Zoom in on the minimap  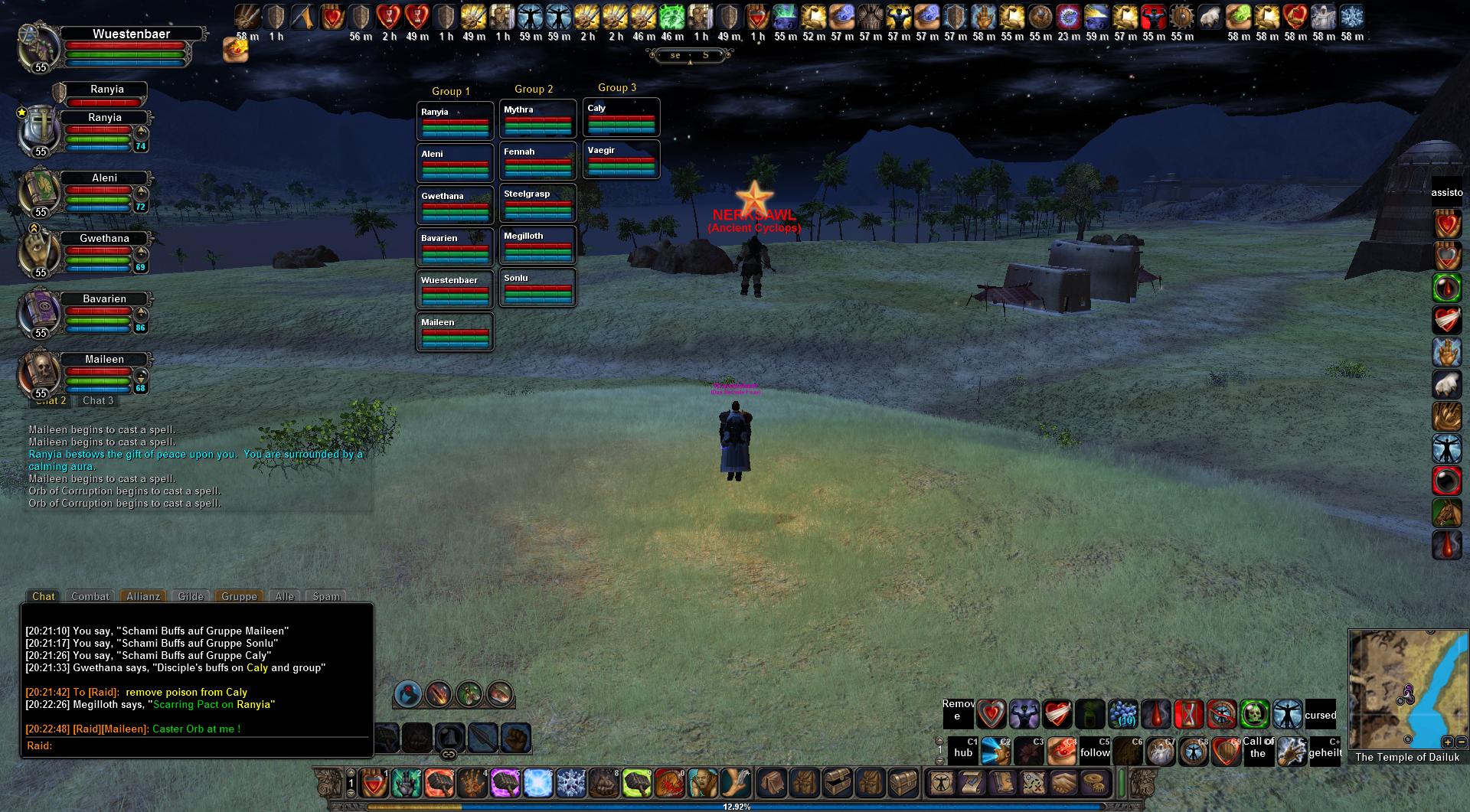pyautogui.click(x=1447, y=742)
